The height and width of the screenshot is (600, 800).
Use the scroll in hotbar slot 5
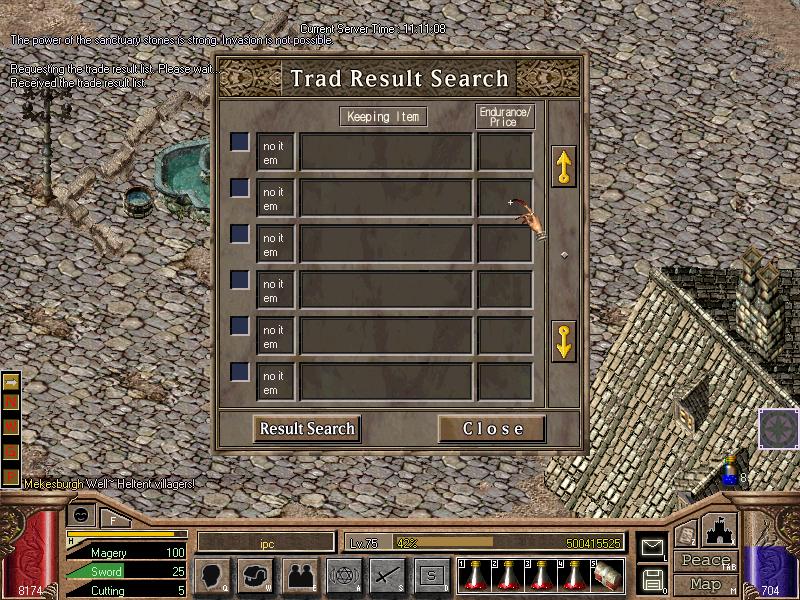[609, 574]
